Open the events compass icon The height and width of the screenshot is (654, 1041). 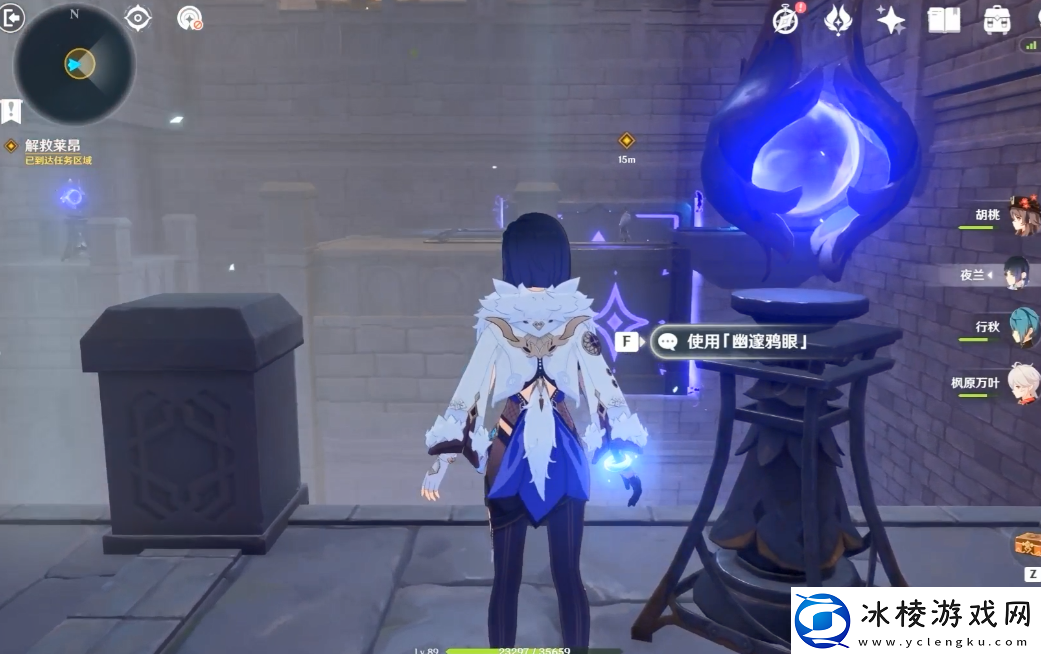(x=786, y=19)
